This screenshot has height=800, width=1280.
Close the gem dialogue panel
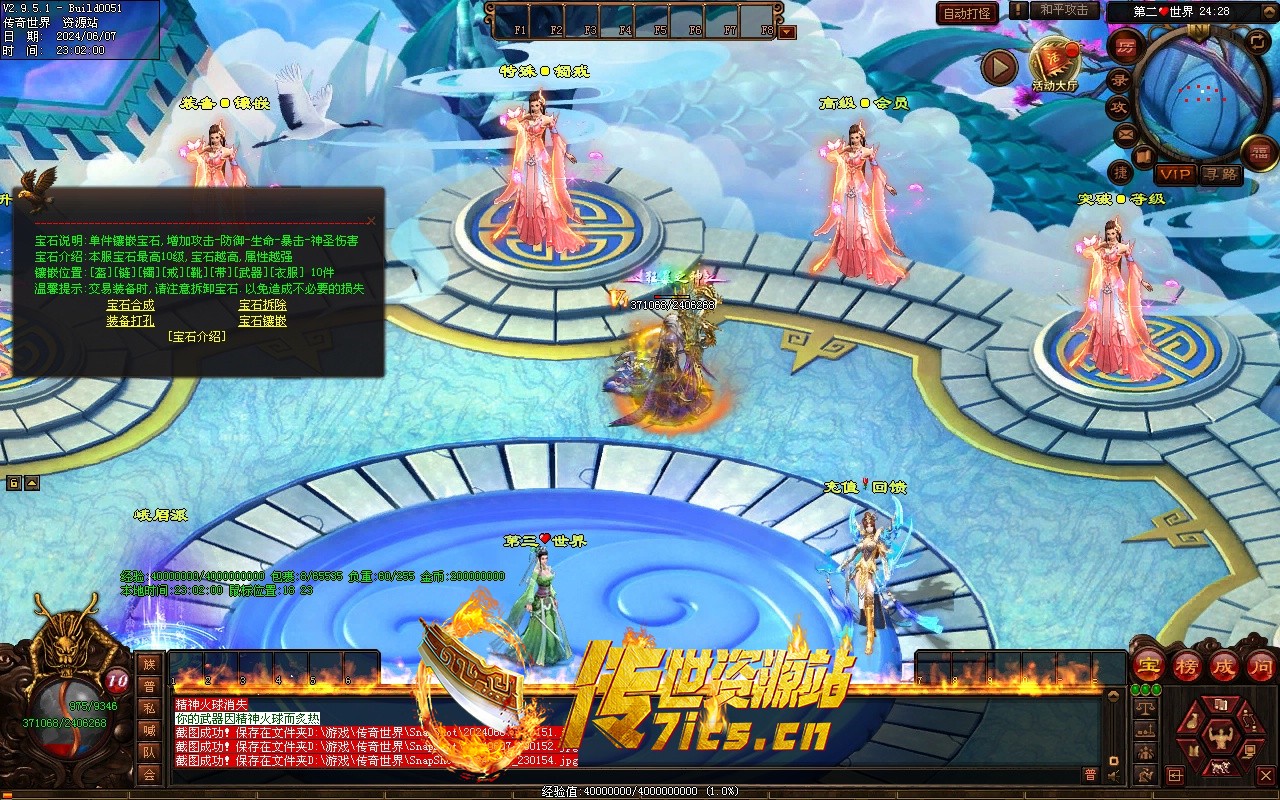371,221
